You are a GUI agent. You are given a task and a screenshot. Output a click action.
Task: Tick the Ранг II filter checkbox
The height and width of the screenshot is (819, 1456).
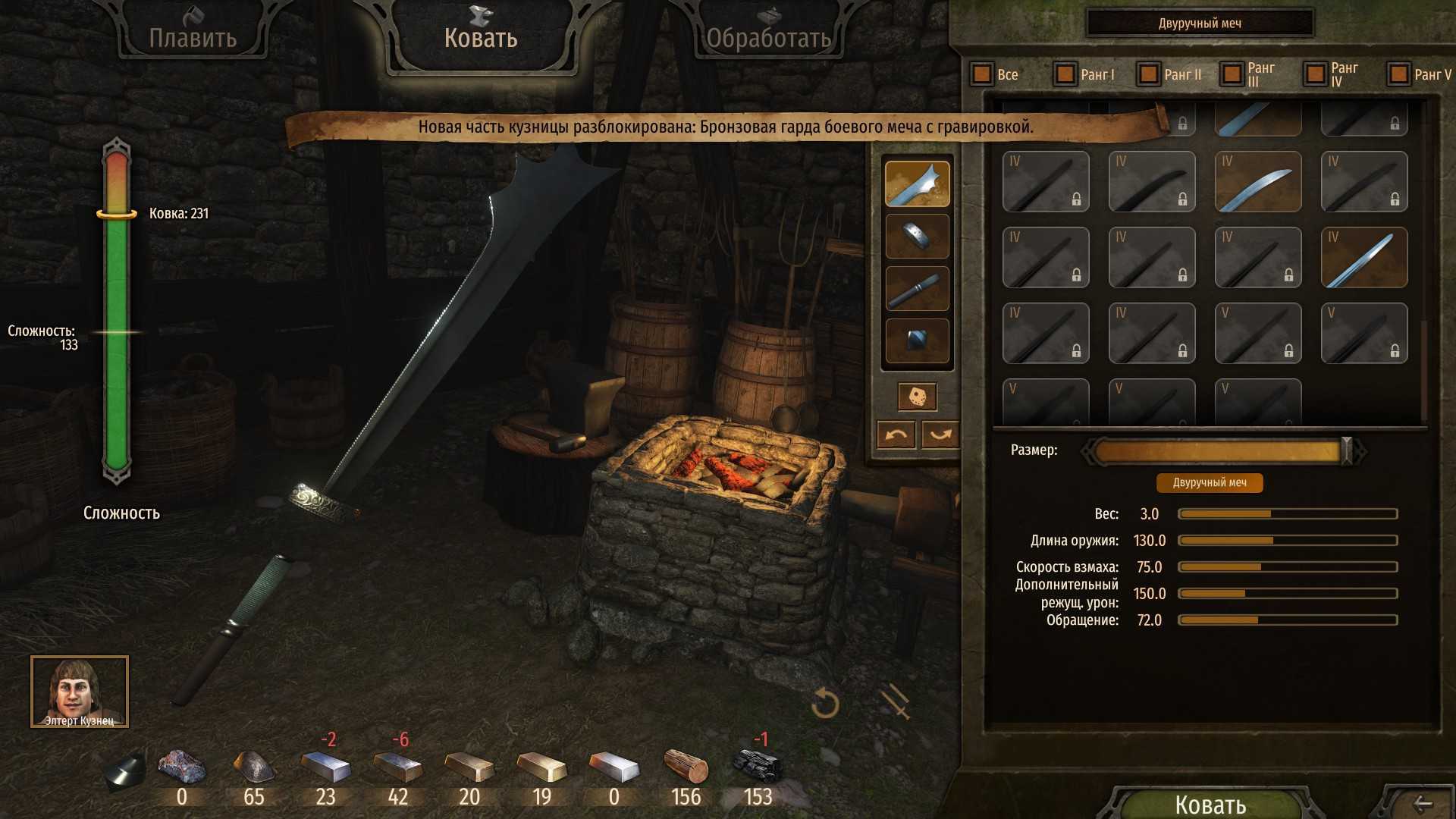[1149, 74]
